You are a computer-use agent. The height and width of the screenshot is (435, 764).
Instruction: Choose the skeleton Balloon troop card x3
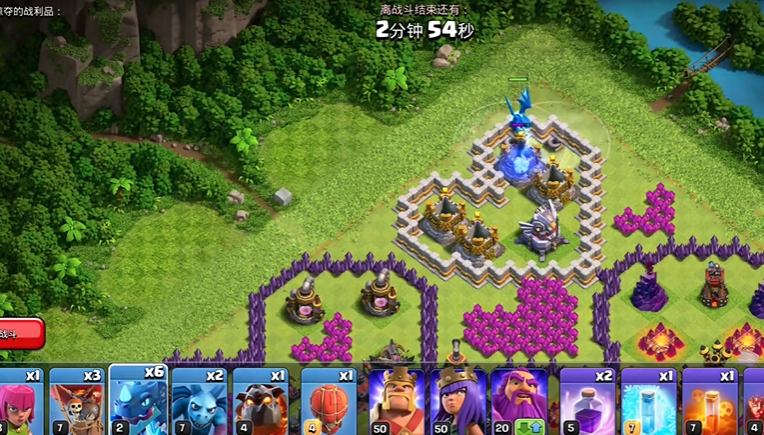(x=76, y=402)
